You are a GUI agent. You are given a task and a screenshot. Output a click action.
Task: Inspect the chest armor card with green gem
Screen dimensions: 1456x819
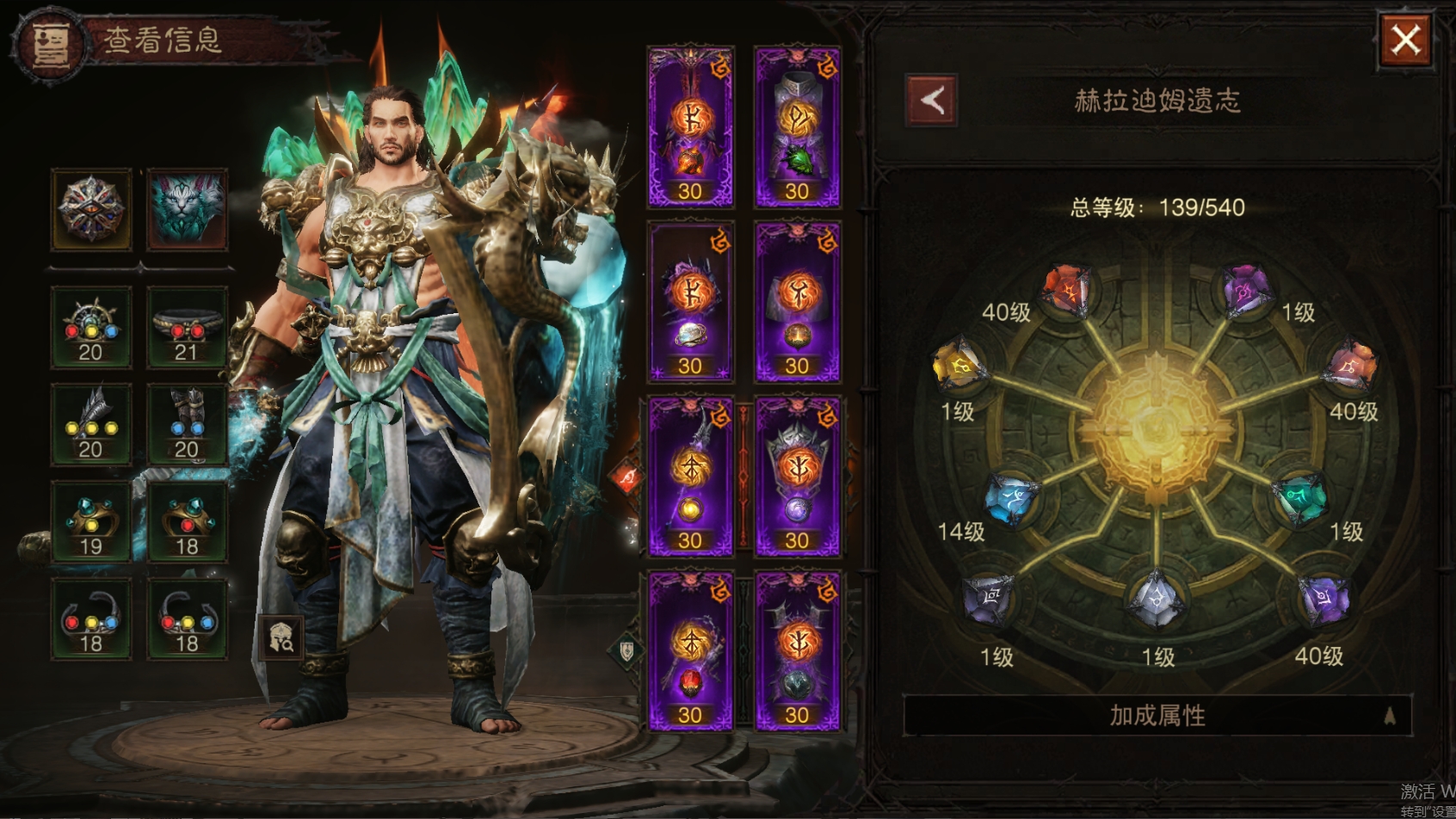pyautogui.click(x=797, y=126)
